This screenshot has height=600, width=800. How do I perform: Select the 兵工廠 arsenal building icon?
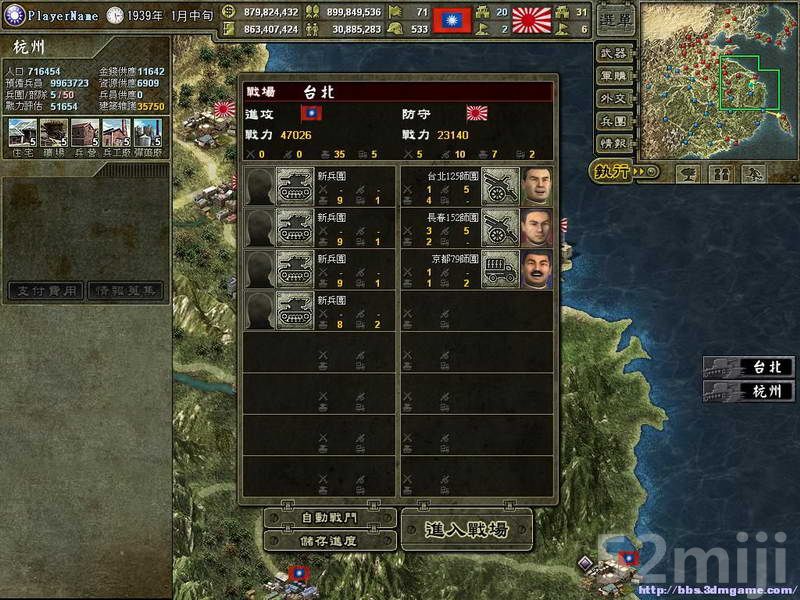point(116,134)
